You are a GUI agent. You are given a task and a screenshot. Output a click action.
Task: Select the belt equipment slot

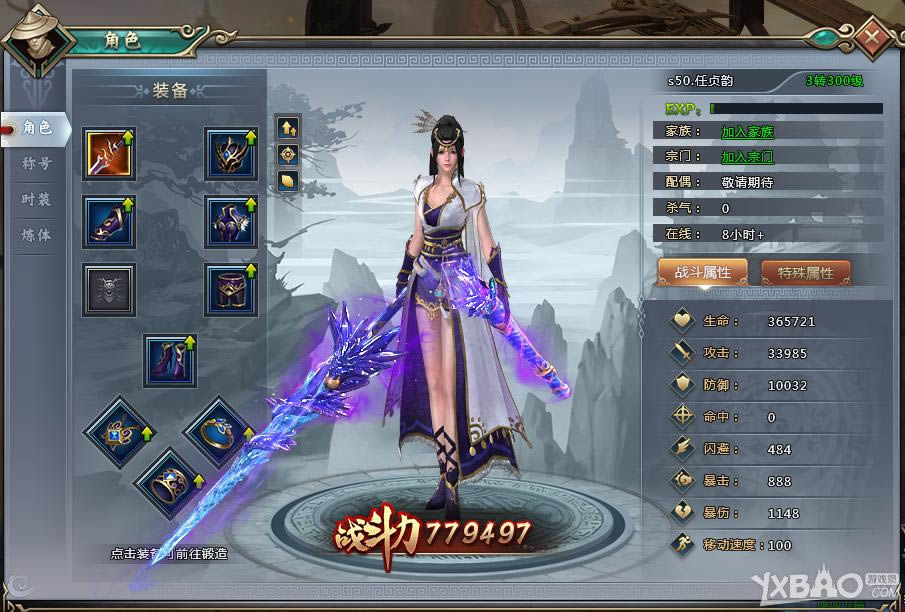pos(231,290)
